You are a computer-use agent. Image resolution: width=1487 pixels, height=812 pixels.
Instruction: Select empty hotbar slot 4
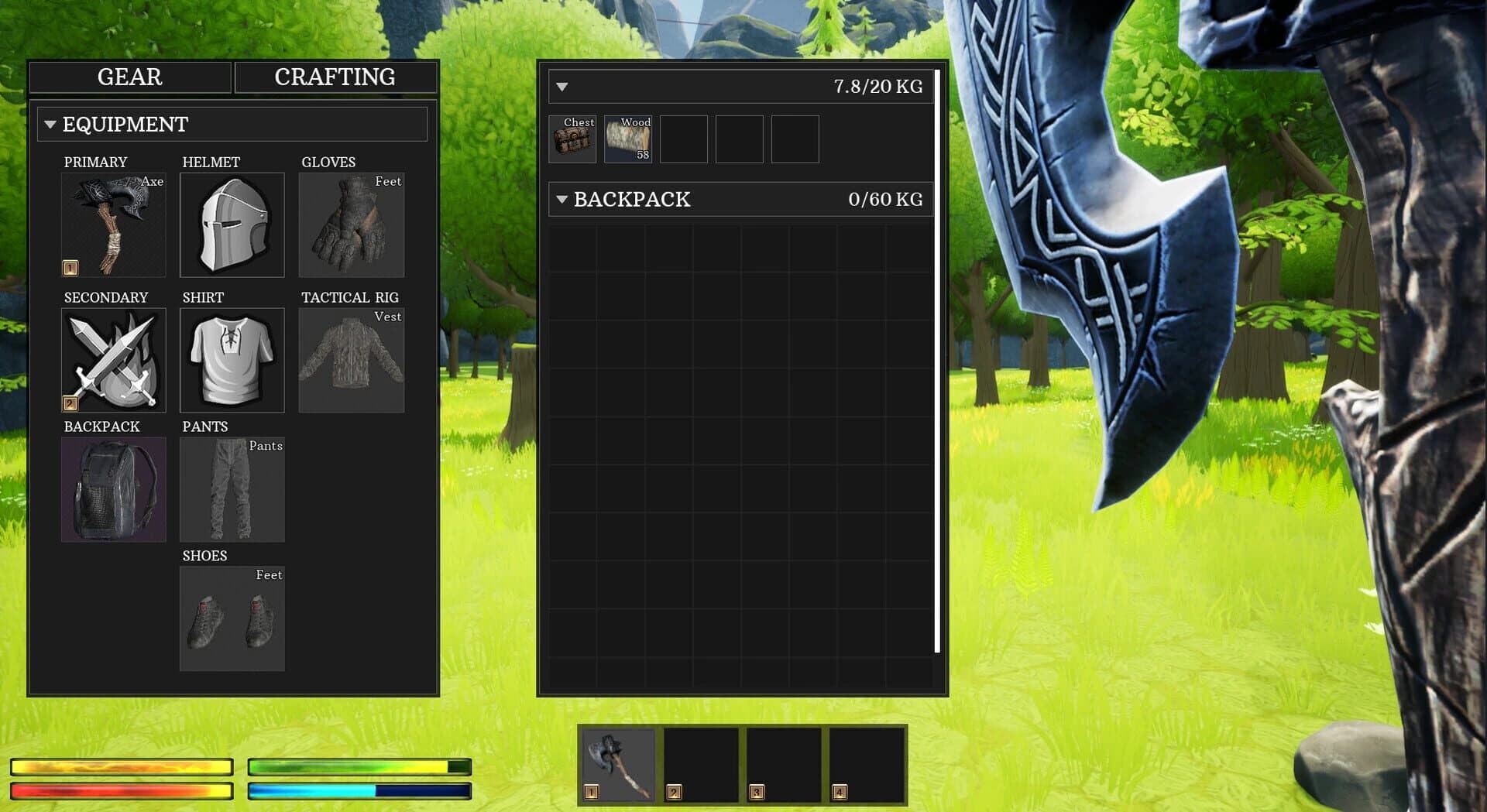[x=864, y=765]
